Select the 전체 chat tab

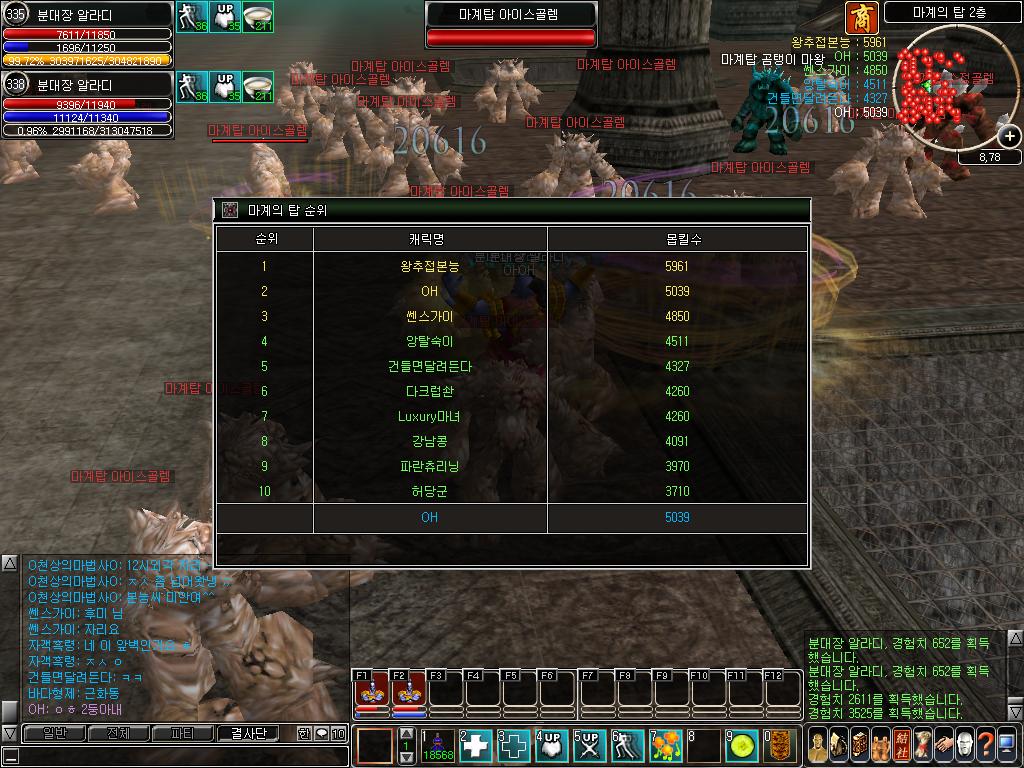click(x=118, y=733)
